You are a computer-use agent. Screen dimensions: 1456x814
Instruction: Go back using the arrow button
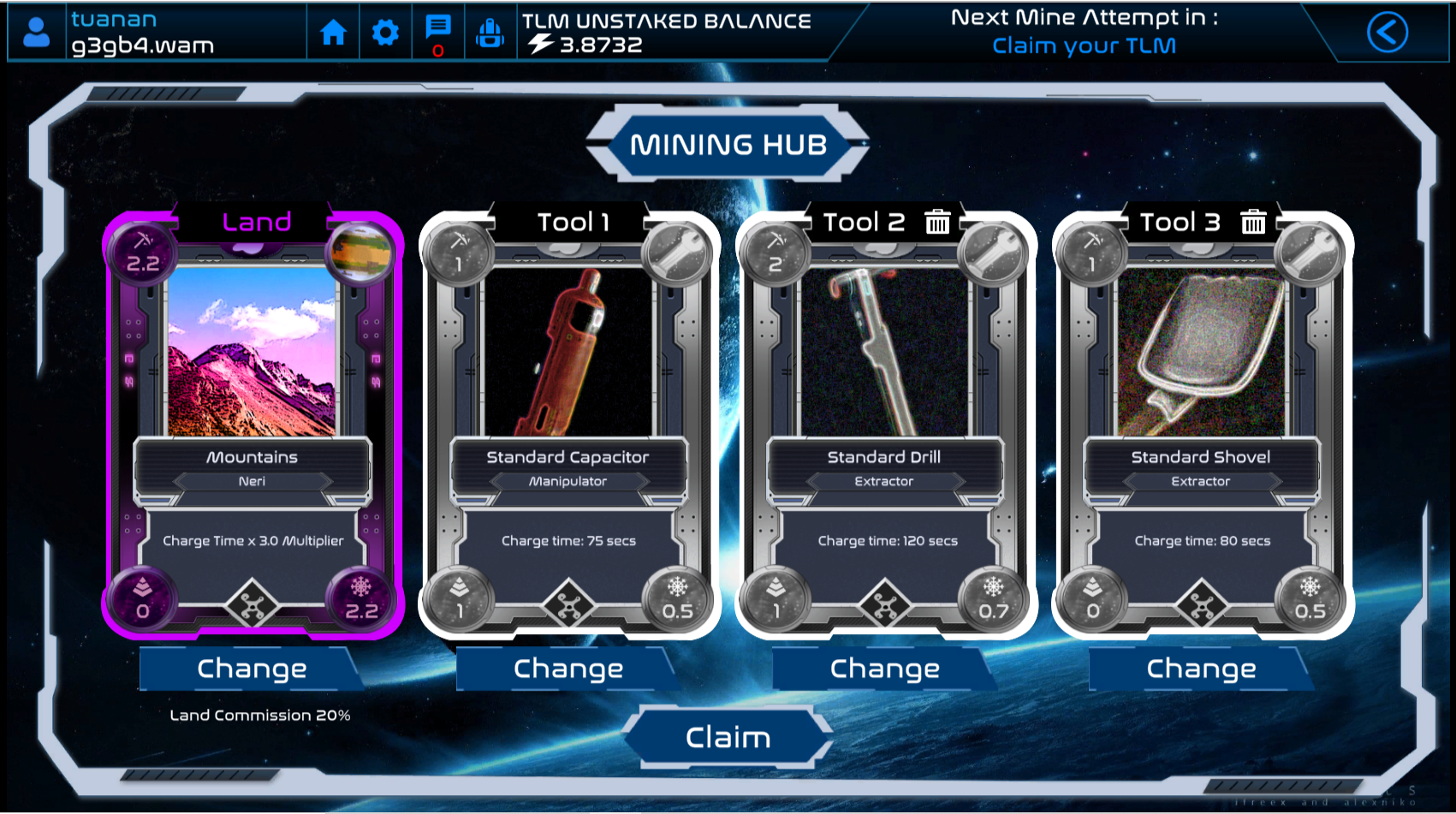click(x=1387, y=33)
